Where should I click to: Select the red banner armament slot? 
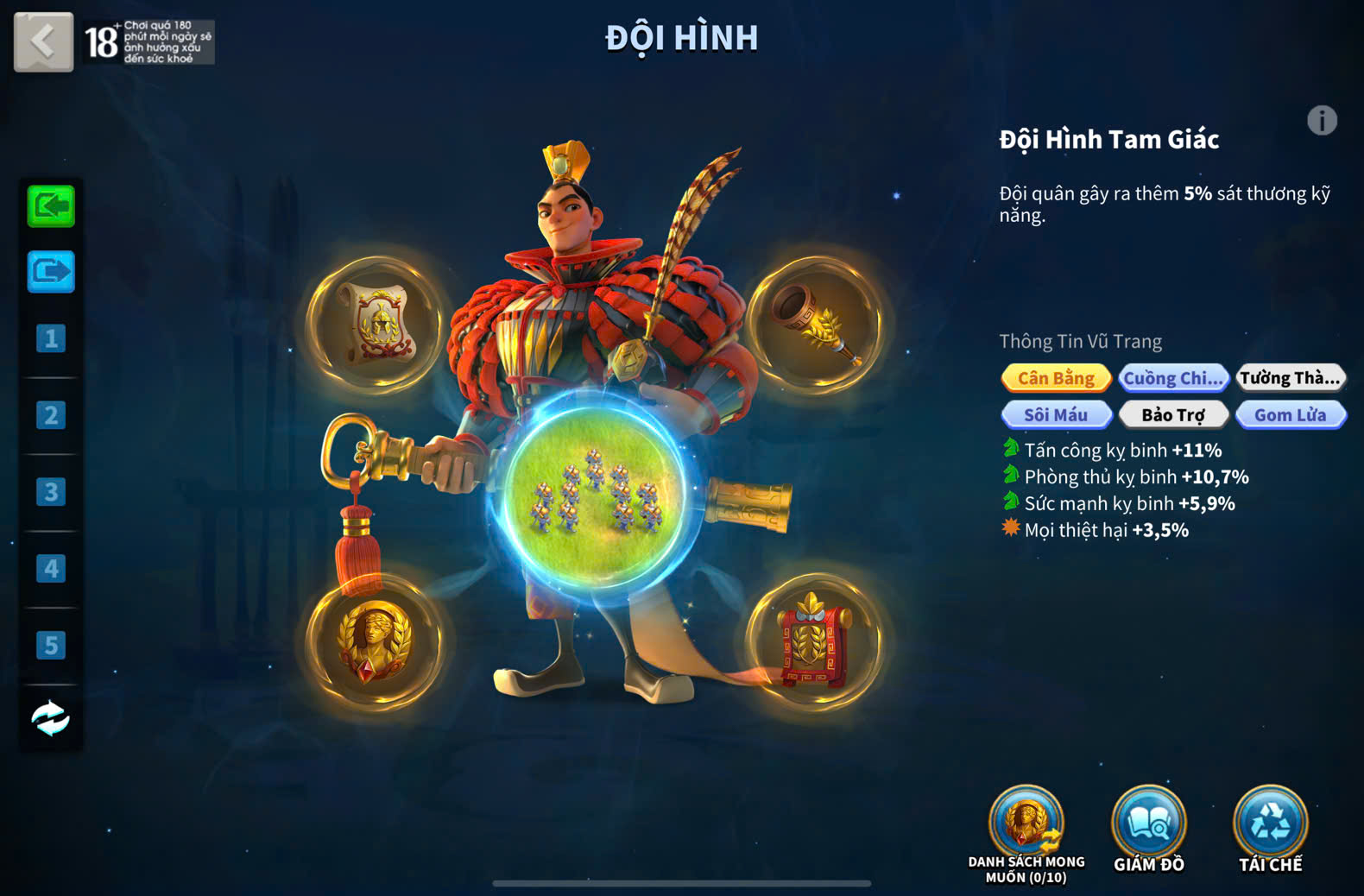coord(814,641)
